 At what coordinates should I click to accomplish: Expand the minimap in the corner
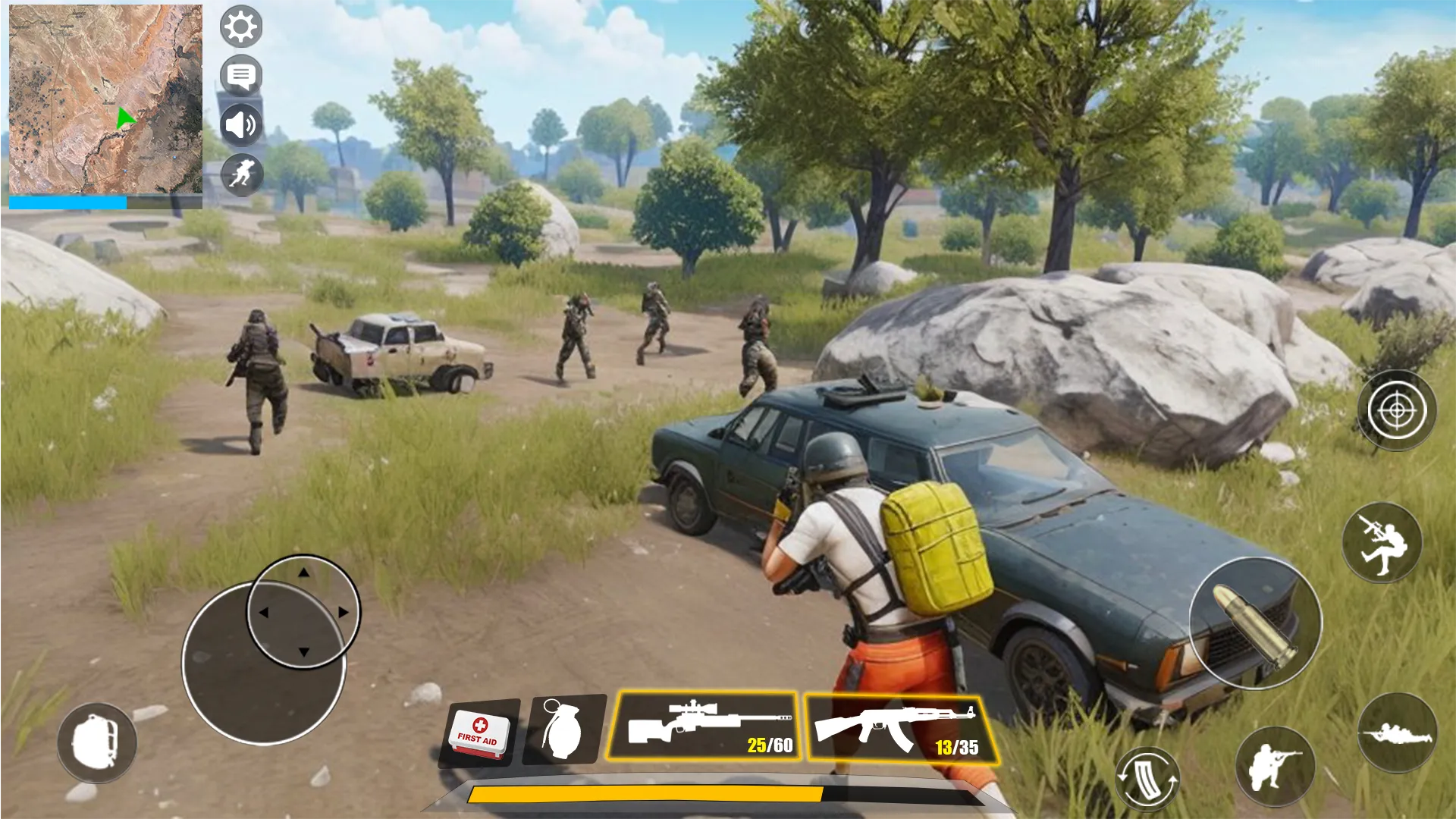pyautogui.click(x=106, y=99)
